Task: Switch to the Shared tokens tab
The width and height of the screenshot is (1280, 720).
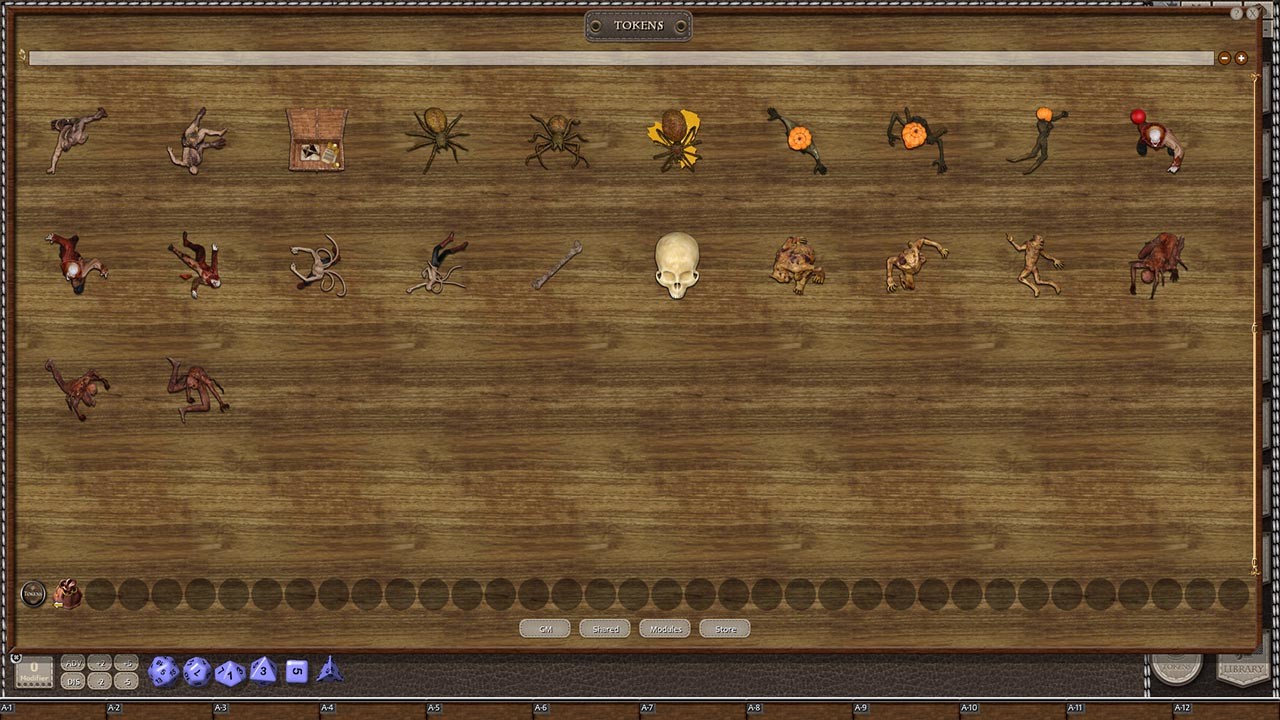Action: pyautogui.click(x=604, y=628)
